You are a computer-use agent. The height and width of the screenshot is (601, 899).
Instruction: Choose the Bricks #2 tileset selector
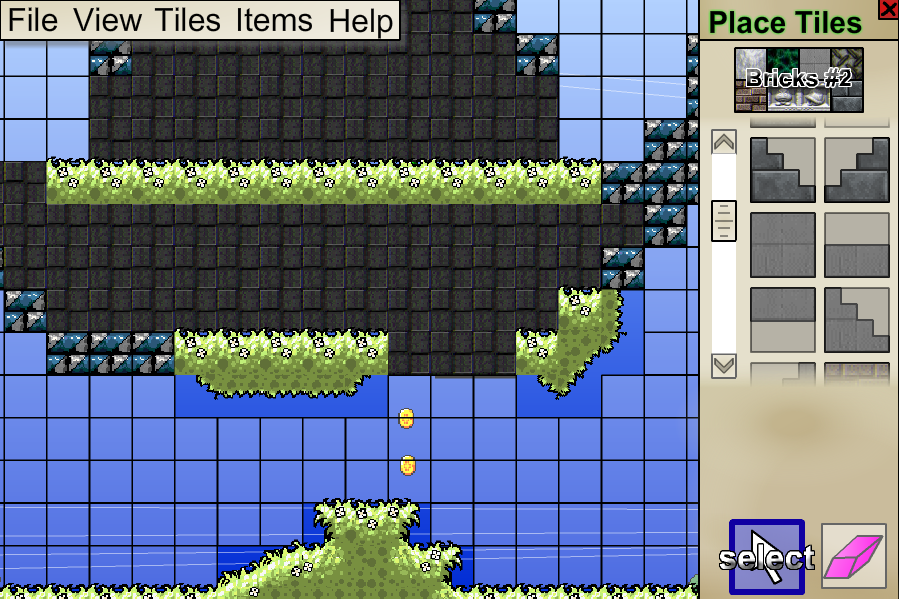[x=799, y=80]
